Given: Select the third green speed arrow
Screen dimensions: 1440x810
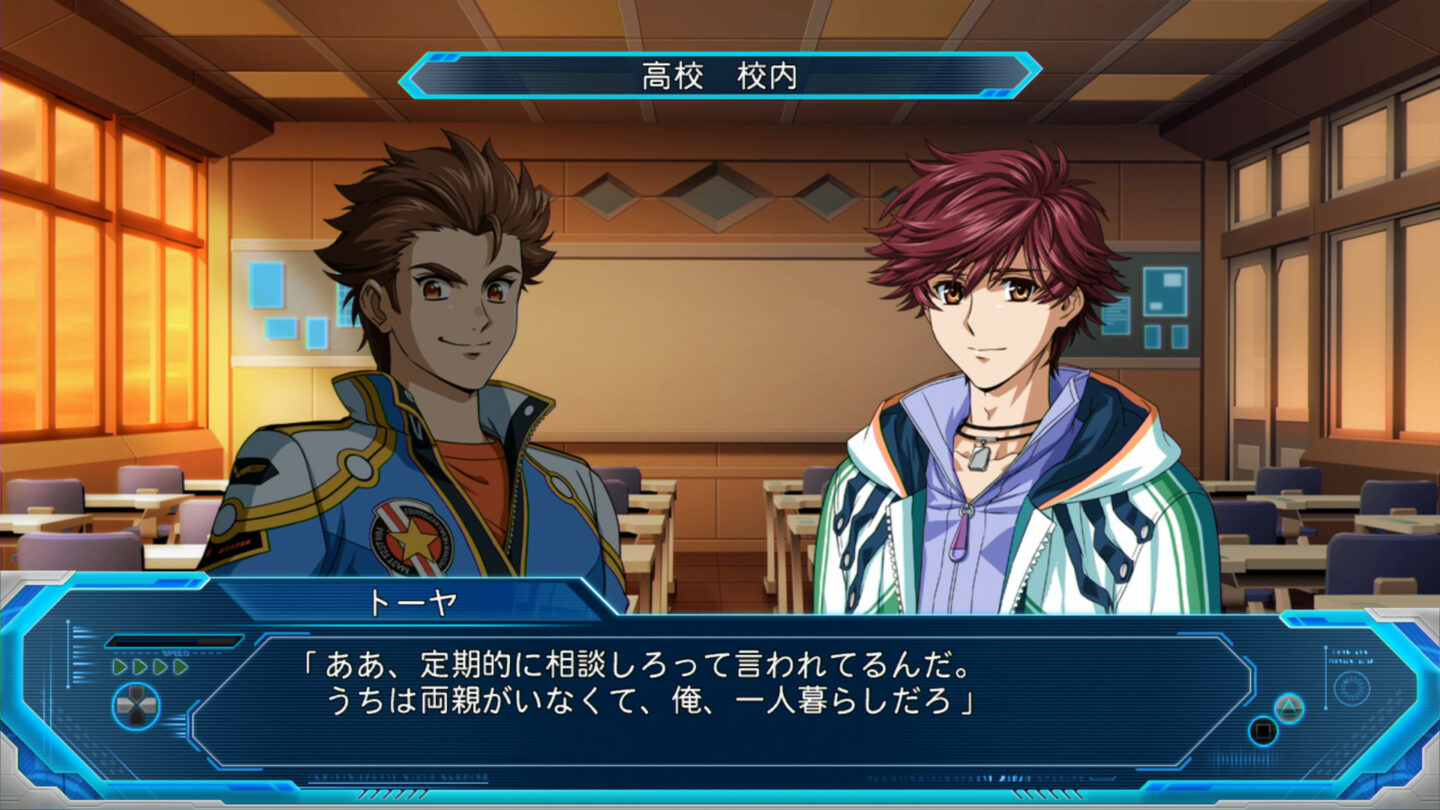Looking at the screenshot, I should tap(158, 666).
